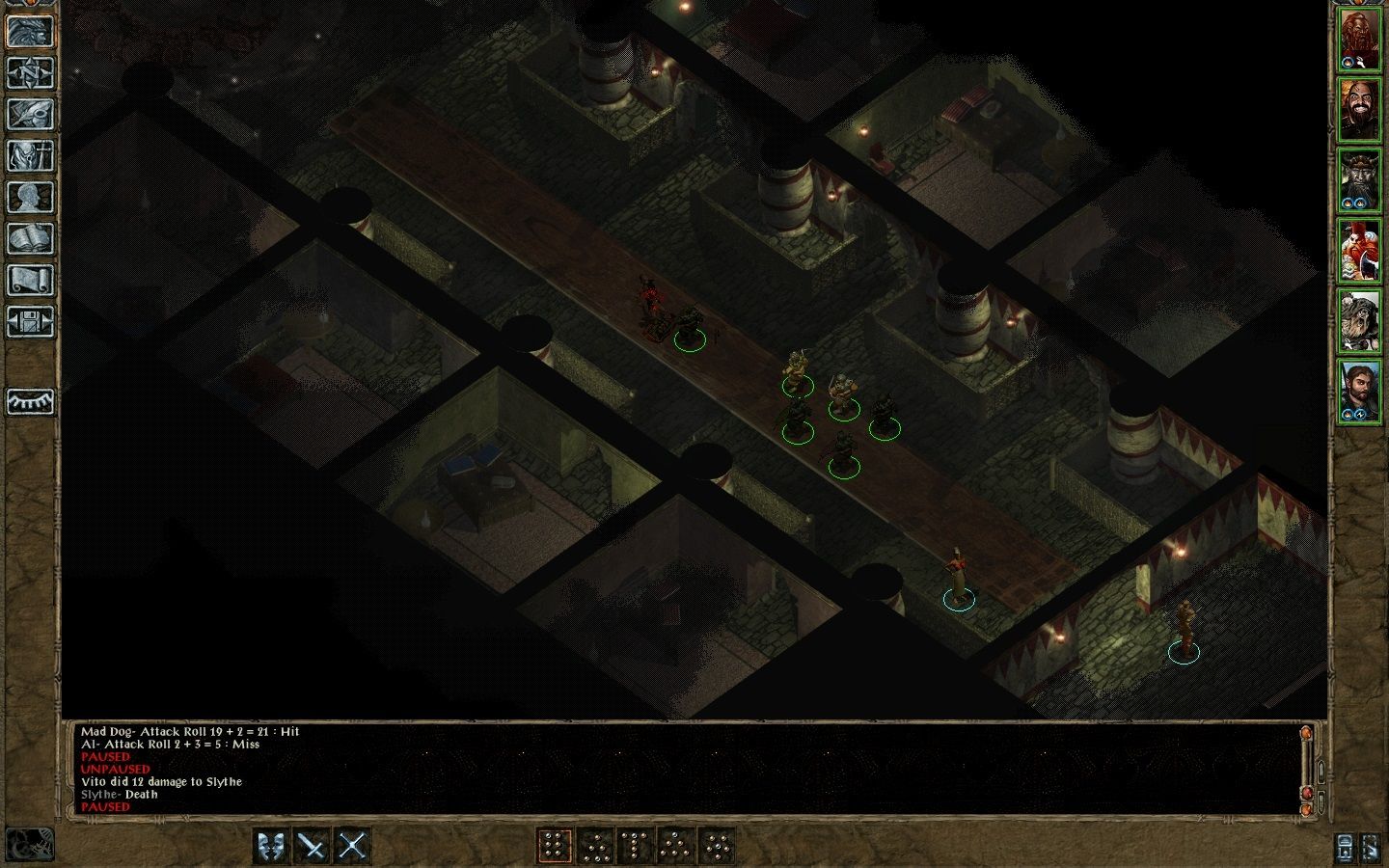Return to game via the helmet icon
This screenshot has height=868, width=1389.
pos(30,32)
